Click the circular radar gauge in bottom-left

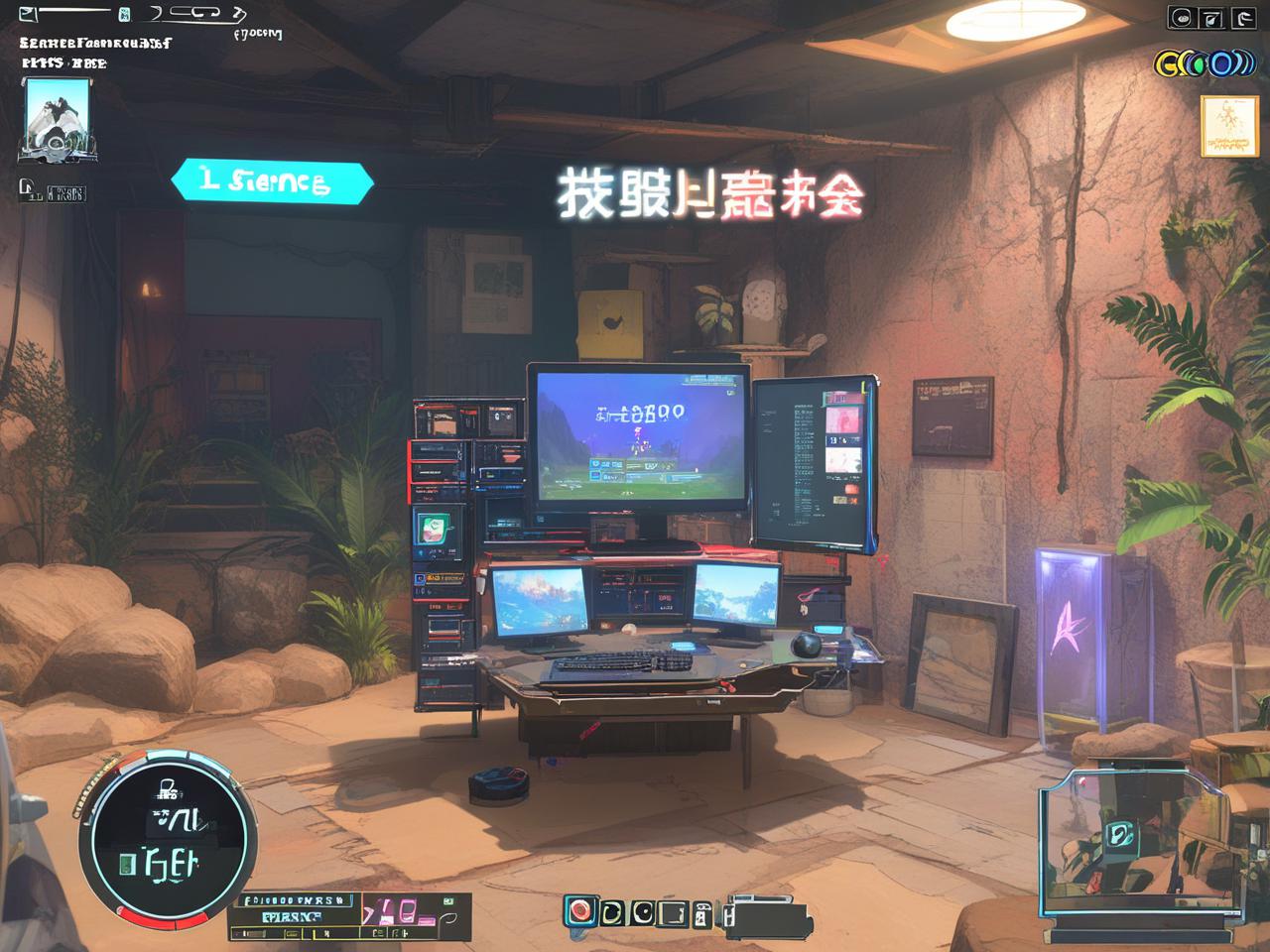[169, 836]
